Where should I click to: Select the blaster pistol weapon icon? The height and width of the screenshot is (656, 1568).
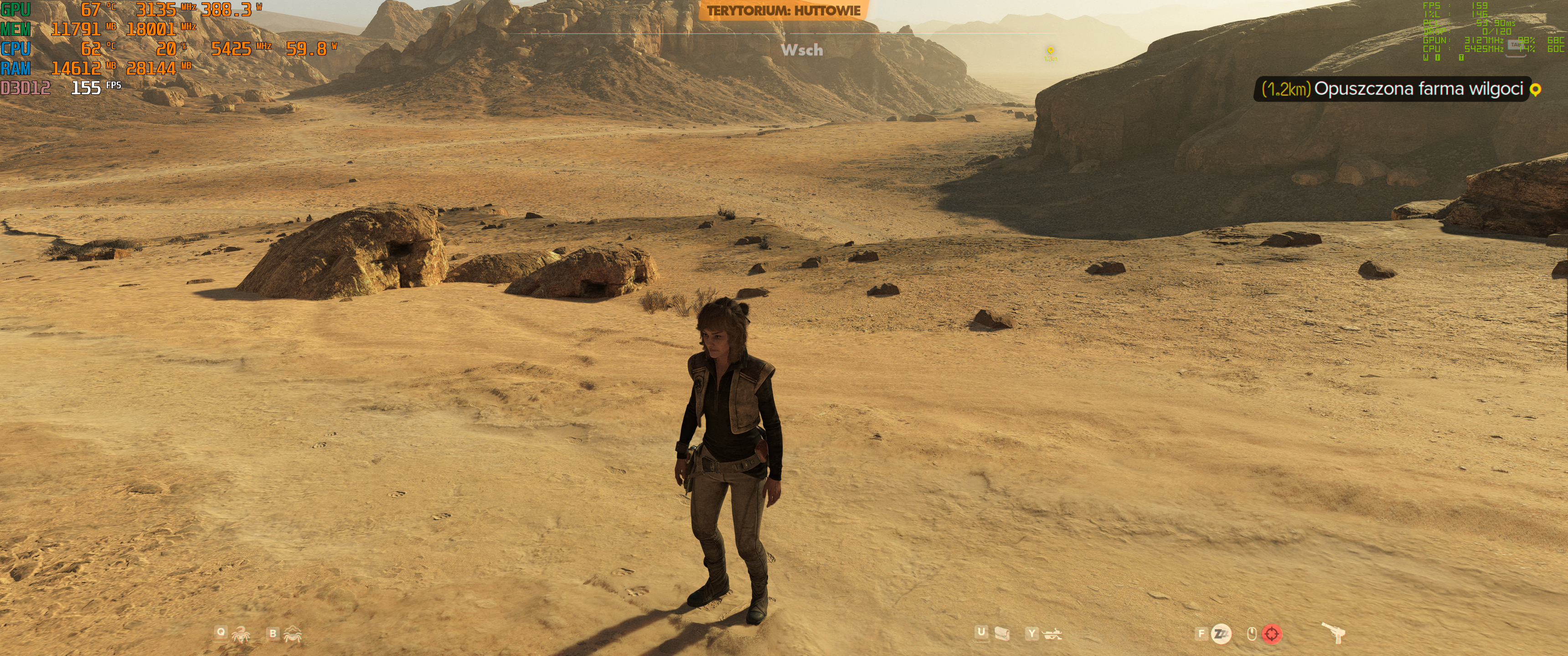point(1334,633)
